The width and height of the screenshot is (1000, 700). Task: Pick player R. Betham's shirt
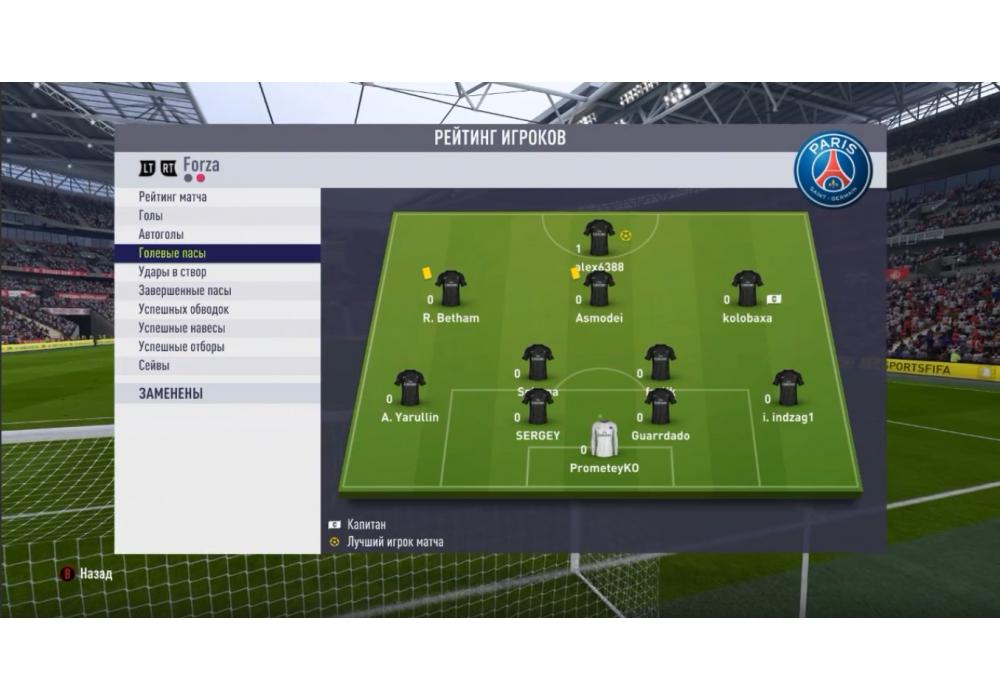point(451,289)
